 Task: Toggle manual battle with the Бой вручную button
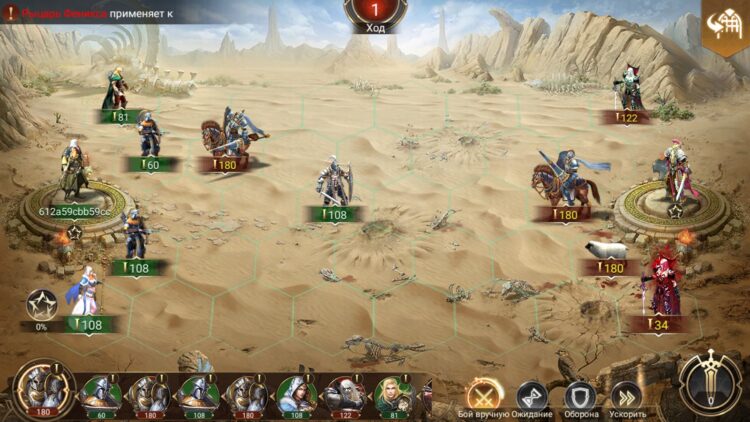tap(484, 395)
